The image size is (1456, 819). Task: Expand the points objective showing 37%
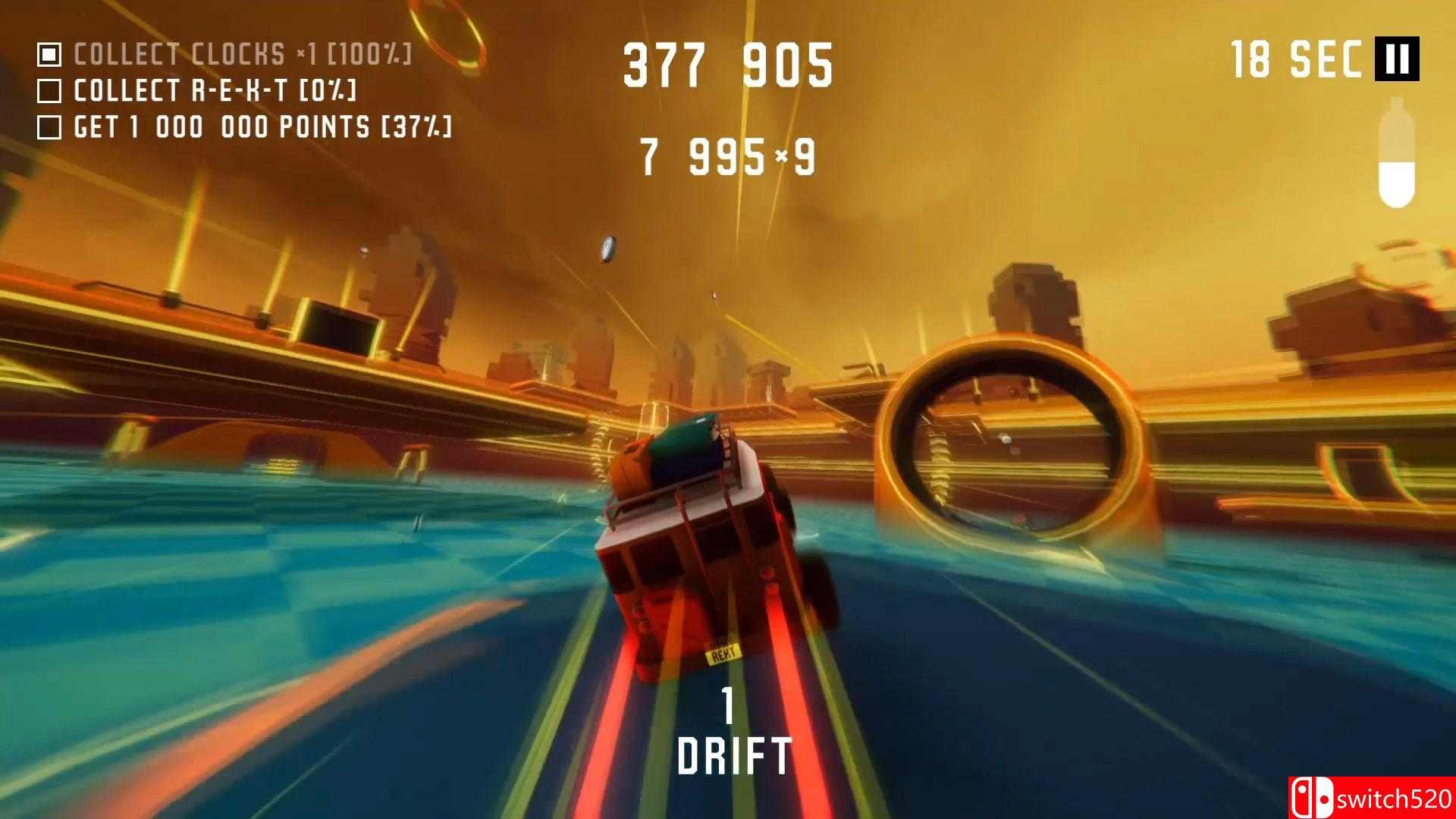[262, 126]
